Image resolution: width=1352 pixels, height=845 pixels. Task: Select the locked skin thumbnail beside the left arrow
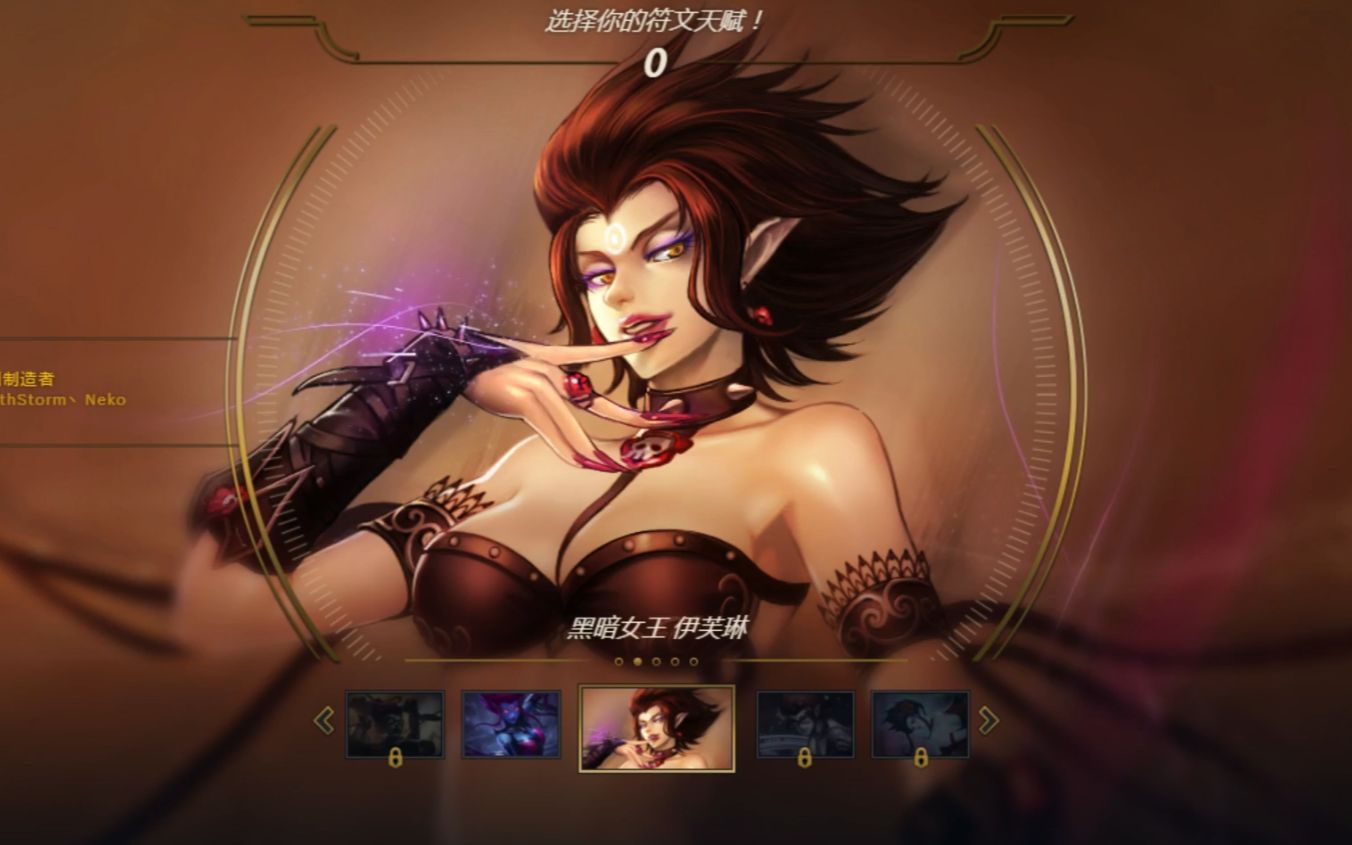point(395,724)
